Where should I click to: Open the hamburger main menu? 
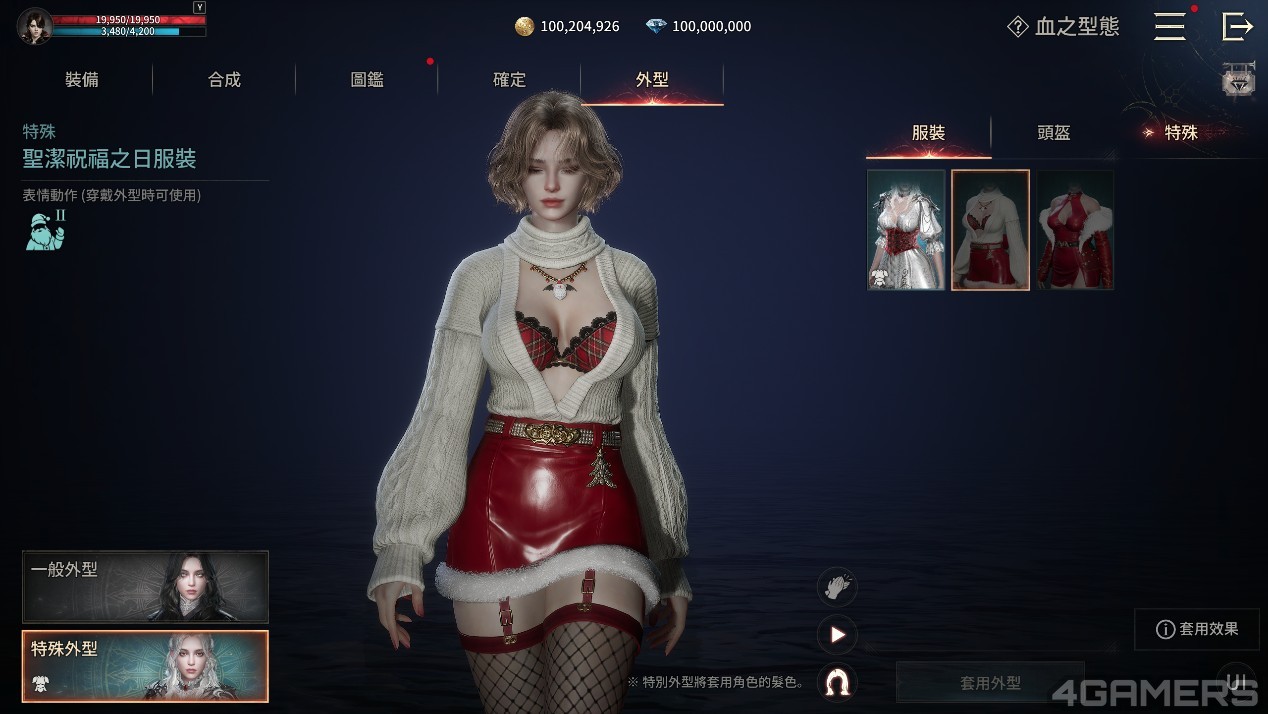[1169, 27]
